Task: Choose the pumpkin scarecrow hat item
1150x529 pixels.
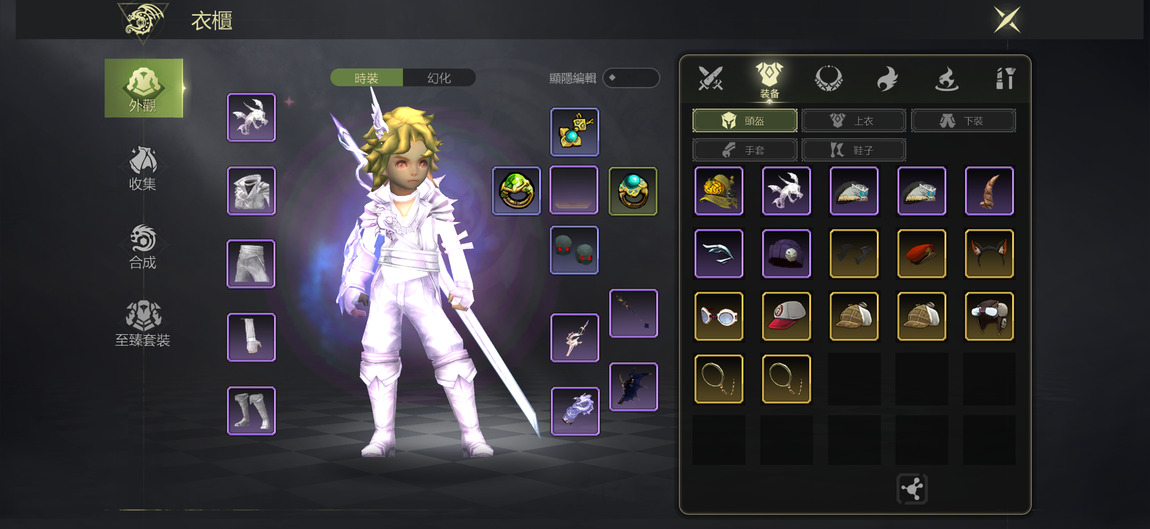Action: [x=719, y=191]
